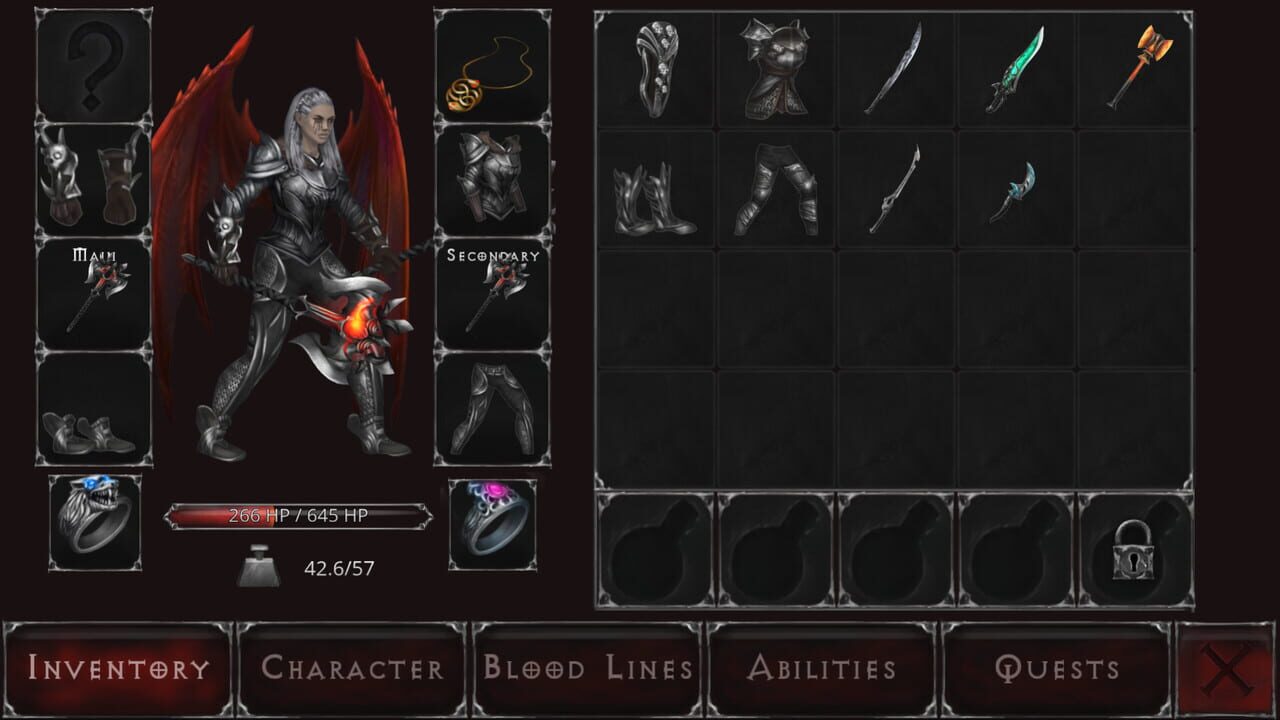Select the blue-gem ring in the left ring slot
1280x720 pixels.
[x=95, y=523]
